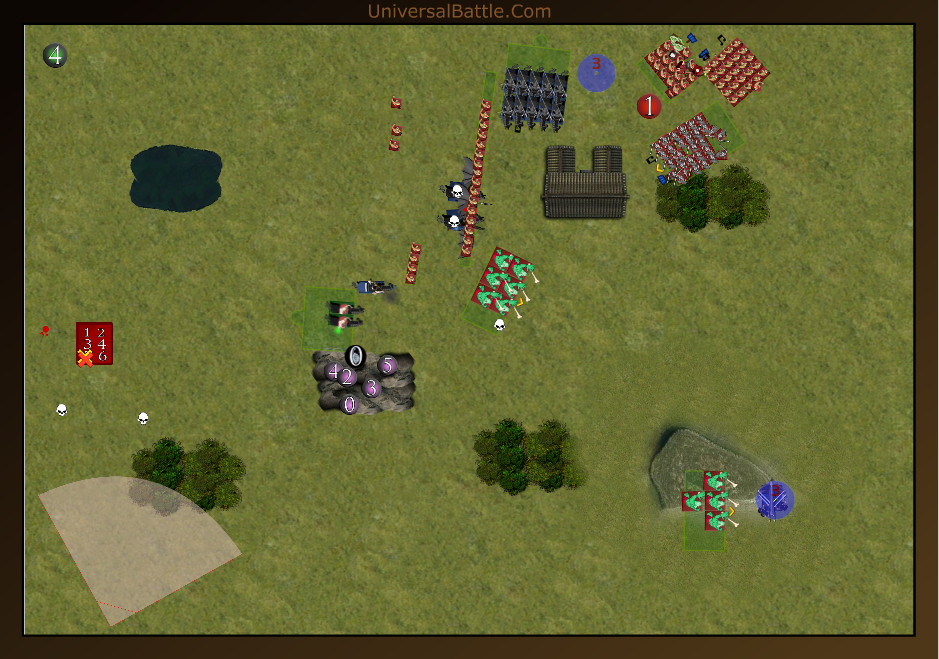Open the UniversalBattle.Com title link

coord(459,11)
